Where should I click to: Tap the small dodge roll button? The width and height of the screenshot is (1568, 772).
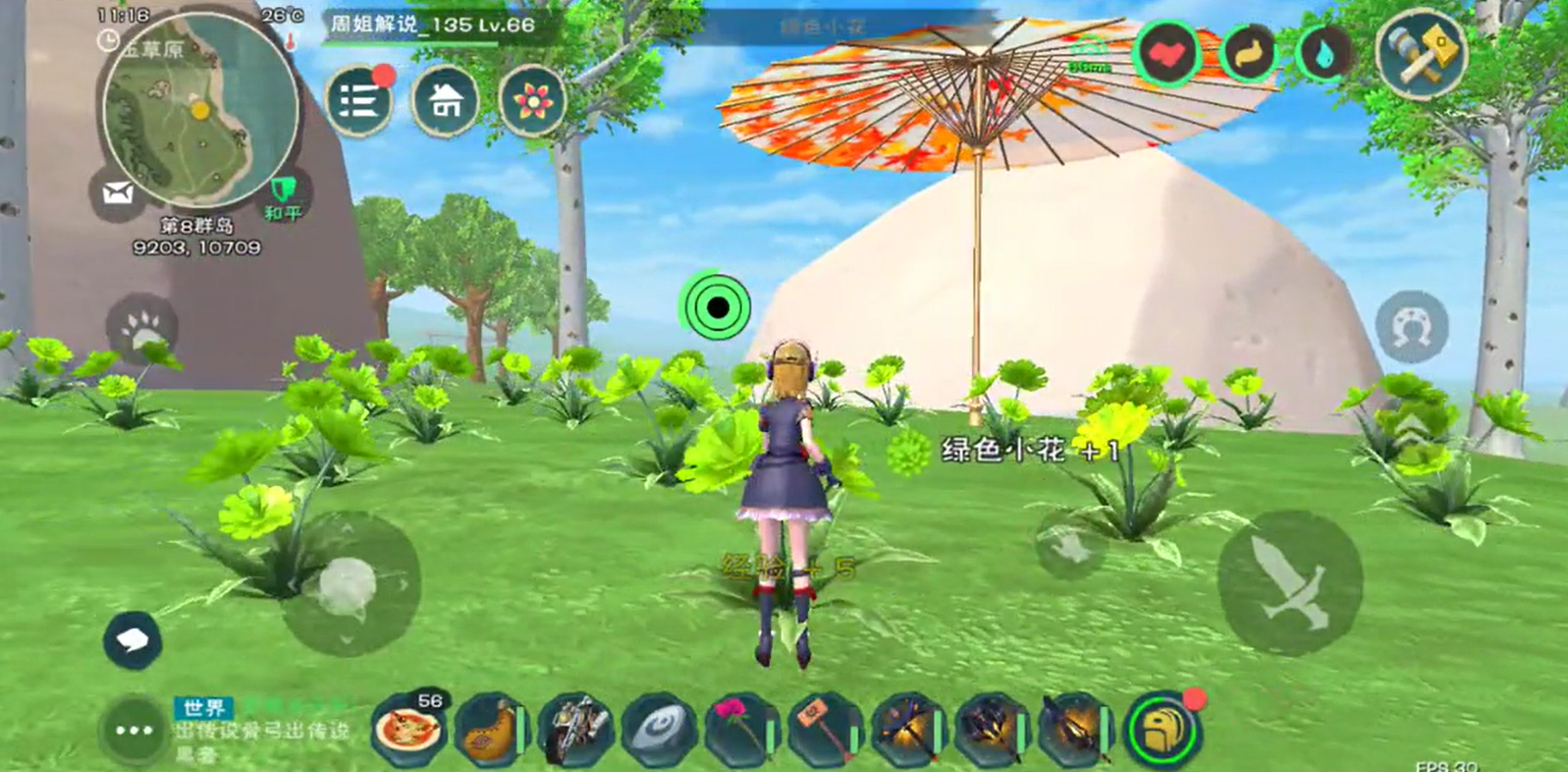coord(1071,543)
